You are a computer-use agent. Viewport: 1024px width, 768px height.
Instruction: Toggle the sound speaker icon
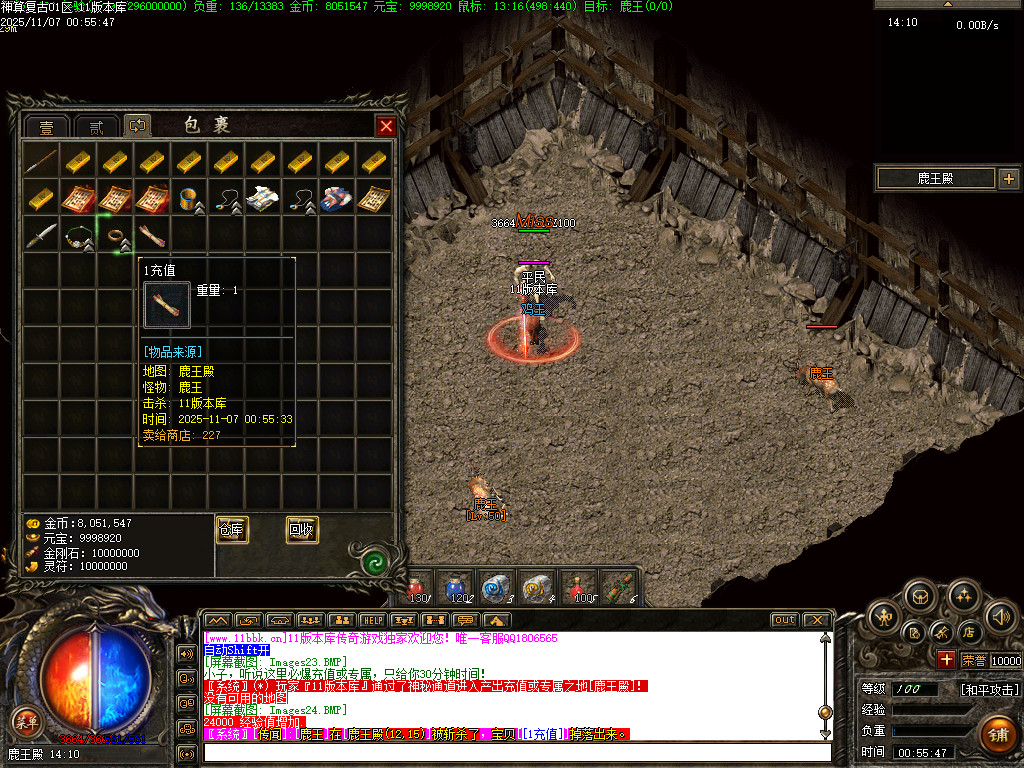(998, 615)
